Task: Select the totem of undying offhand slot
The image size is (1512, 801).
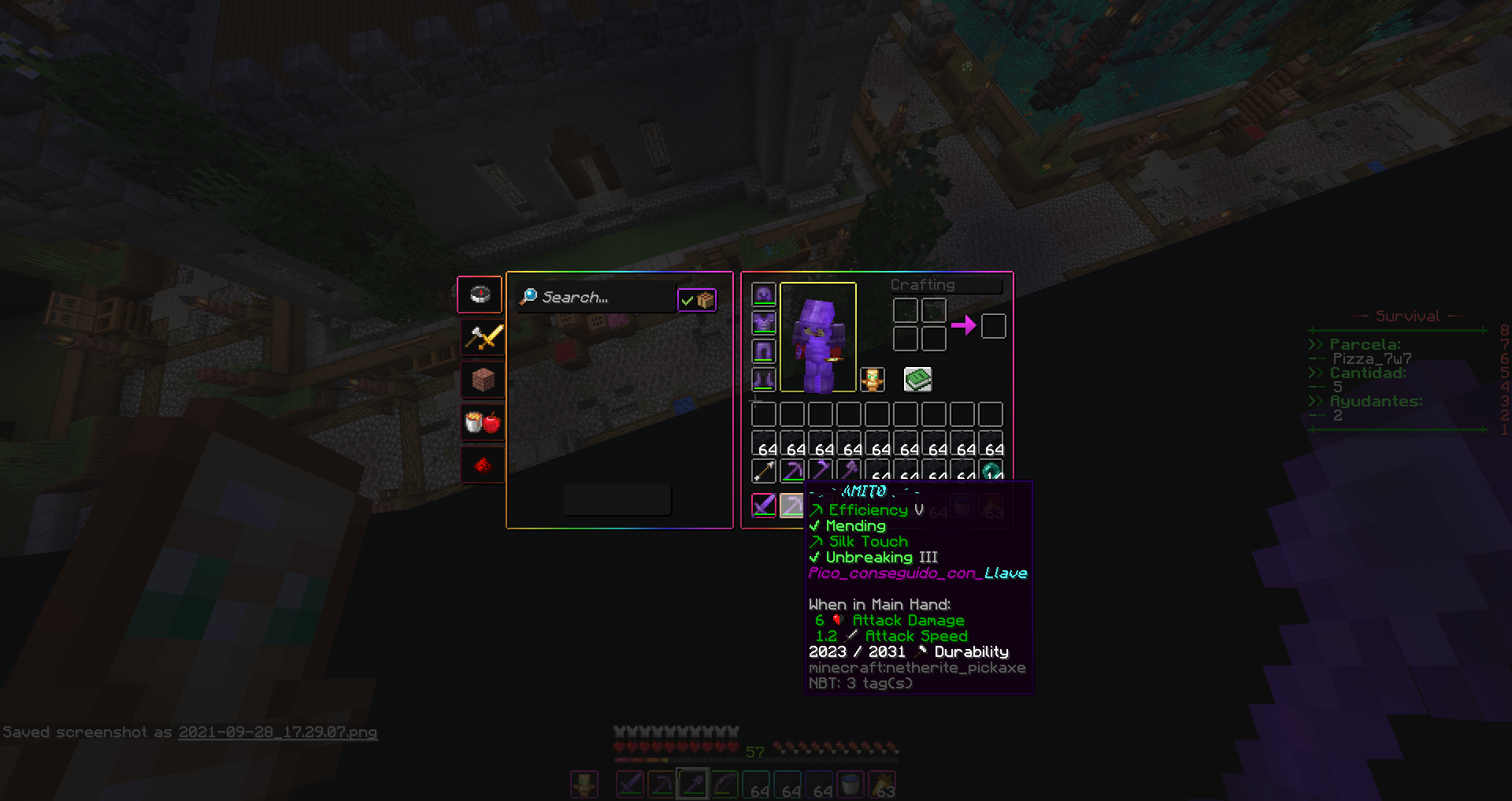Action: (x=872, y=380)
